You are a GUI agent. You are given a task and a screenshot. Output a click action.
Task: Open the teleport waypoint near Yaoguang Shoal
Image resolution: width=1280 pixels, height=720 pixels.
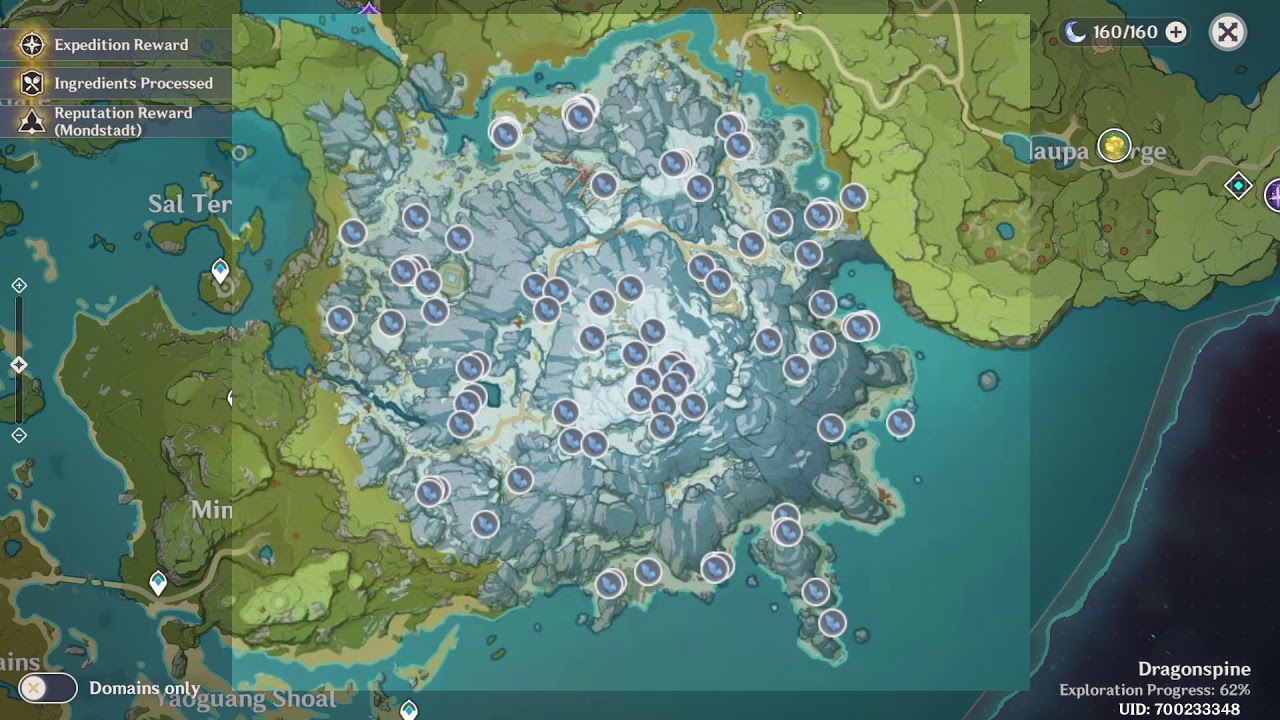[408, 711]
